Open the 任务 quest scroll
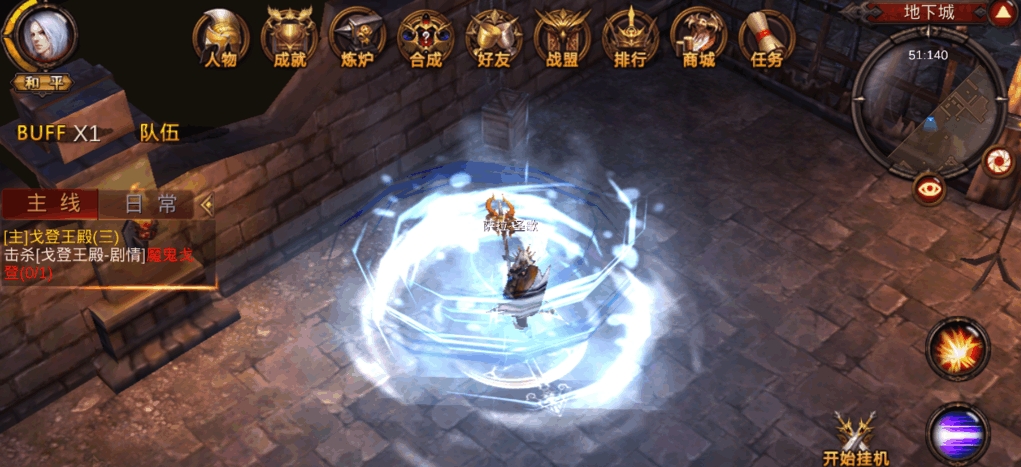Viewport: 1021px width, 467px height. click(x=766, y=38)
